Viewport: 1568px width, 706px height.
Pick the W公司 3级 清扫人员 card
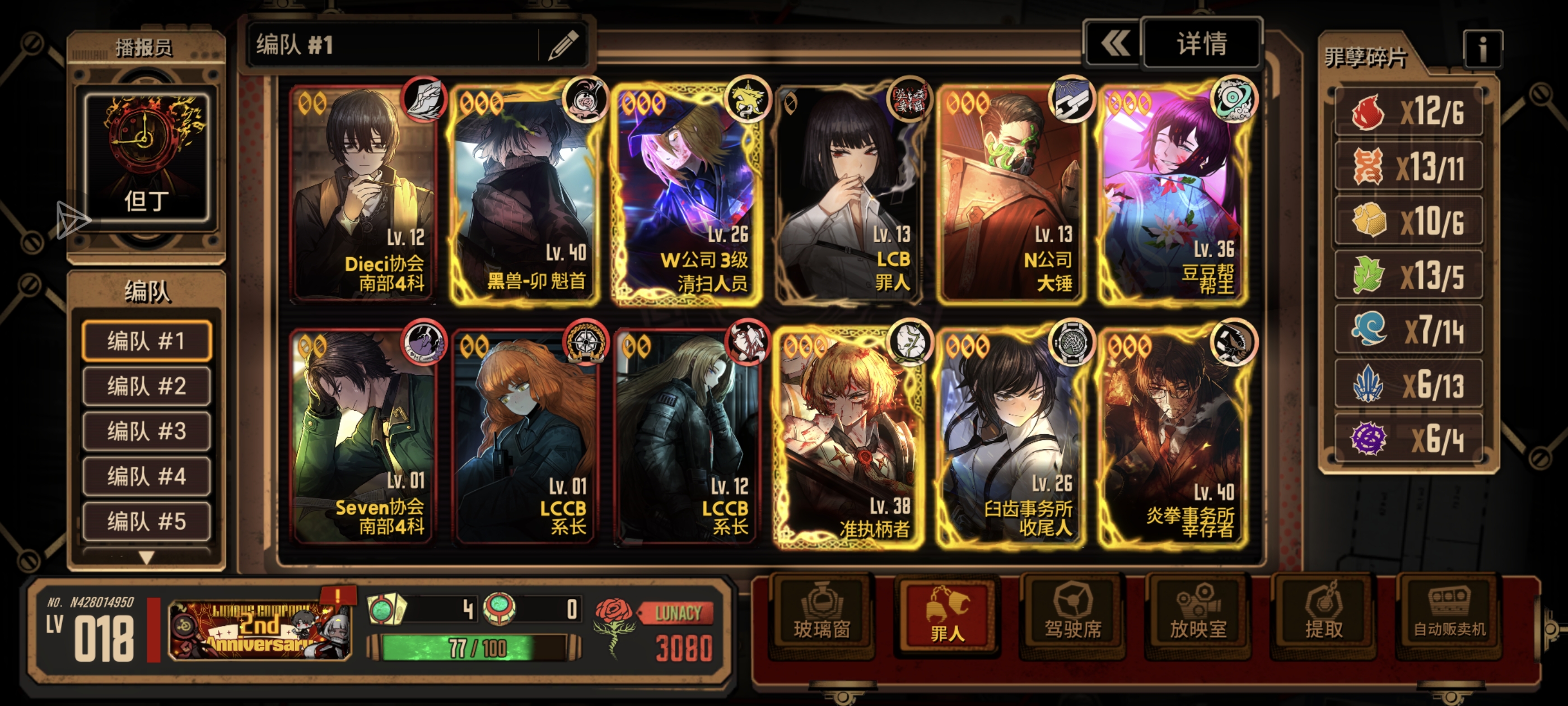687,195
